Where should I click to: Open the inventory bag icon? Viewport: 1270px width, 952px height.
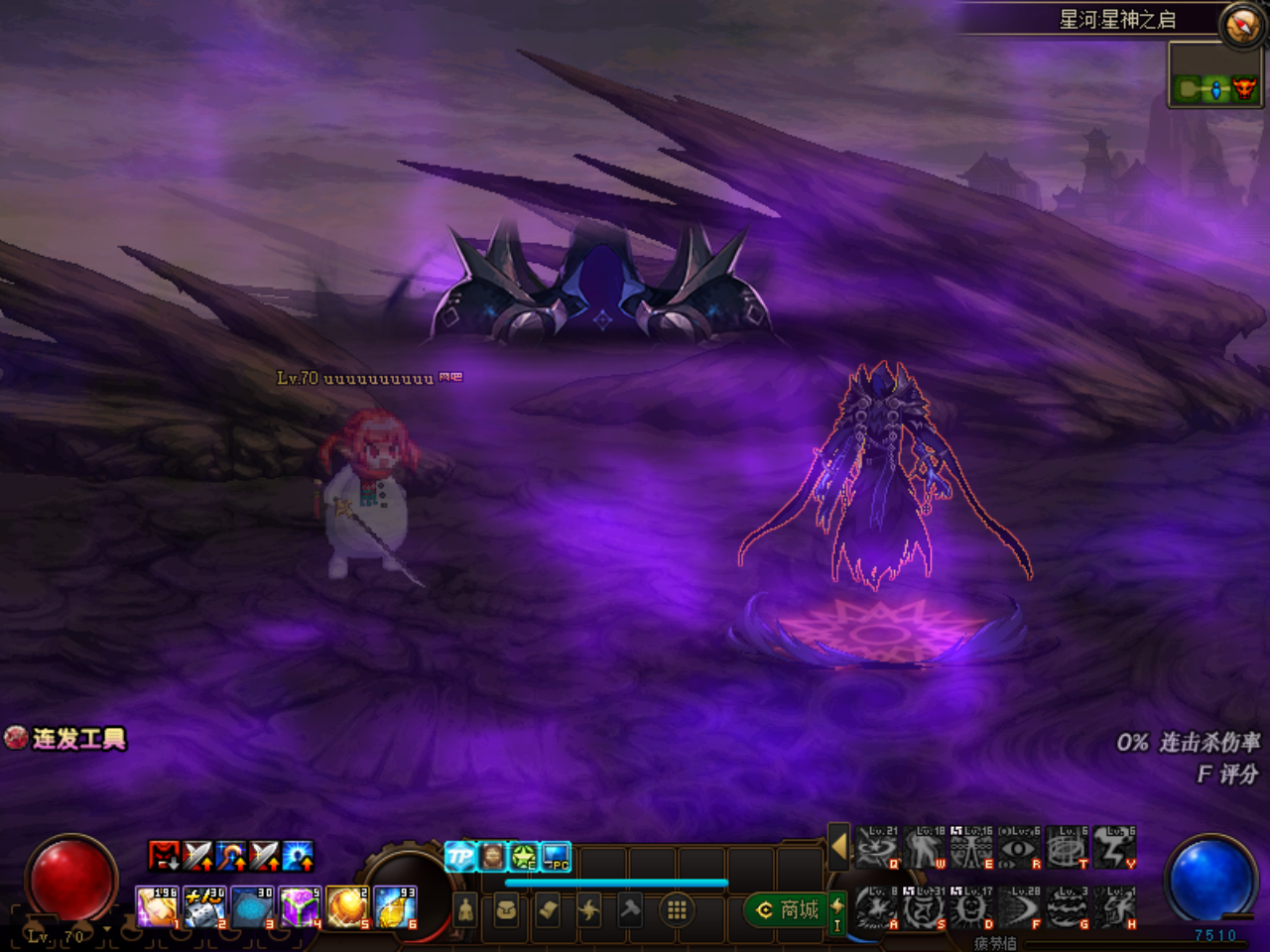(506, 909)
